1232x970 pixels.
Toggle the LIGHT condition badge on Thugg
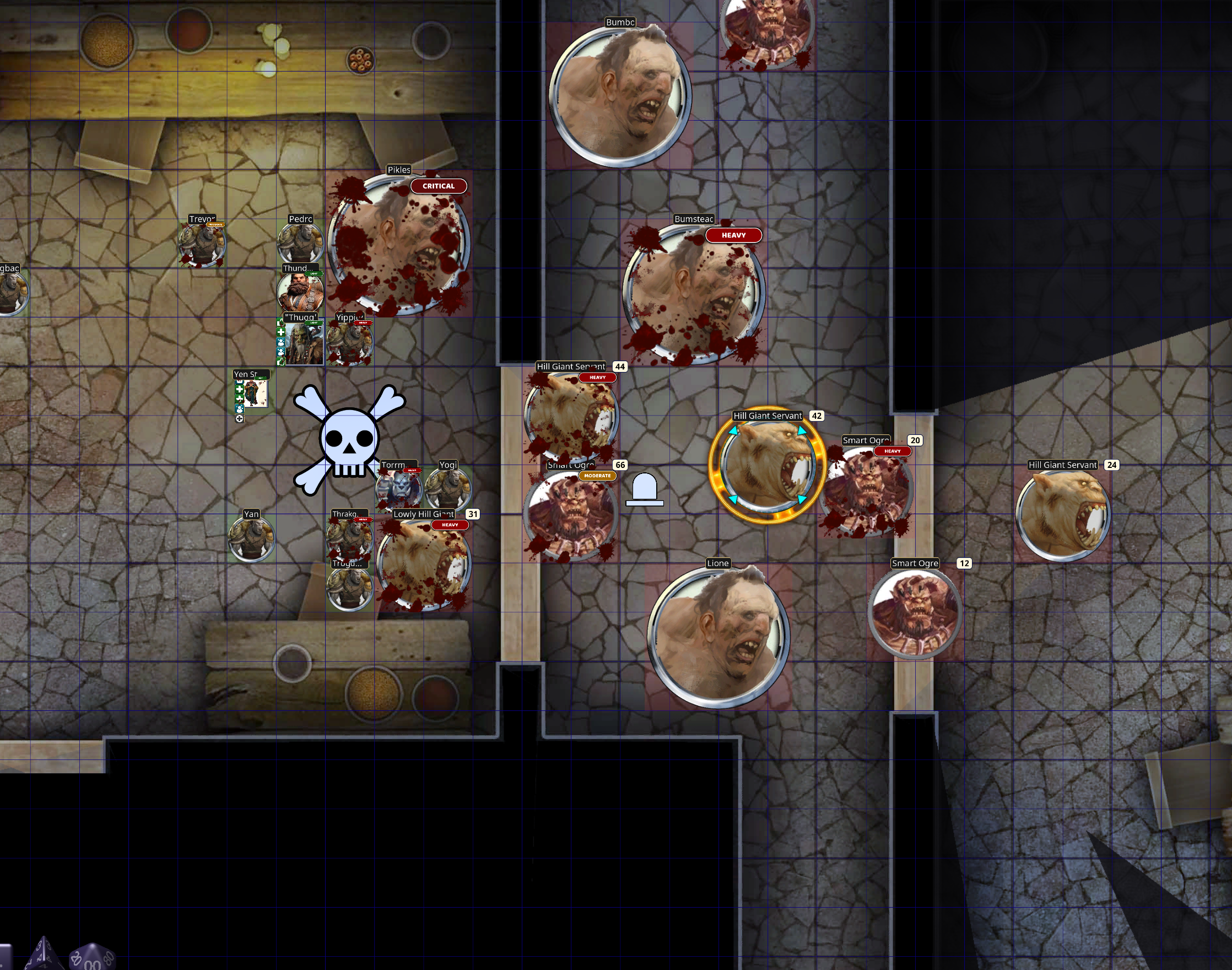315,323
